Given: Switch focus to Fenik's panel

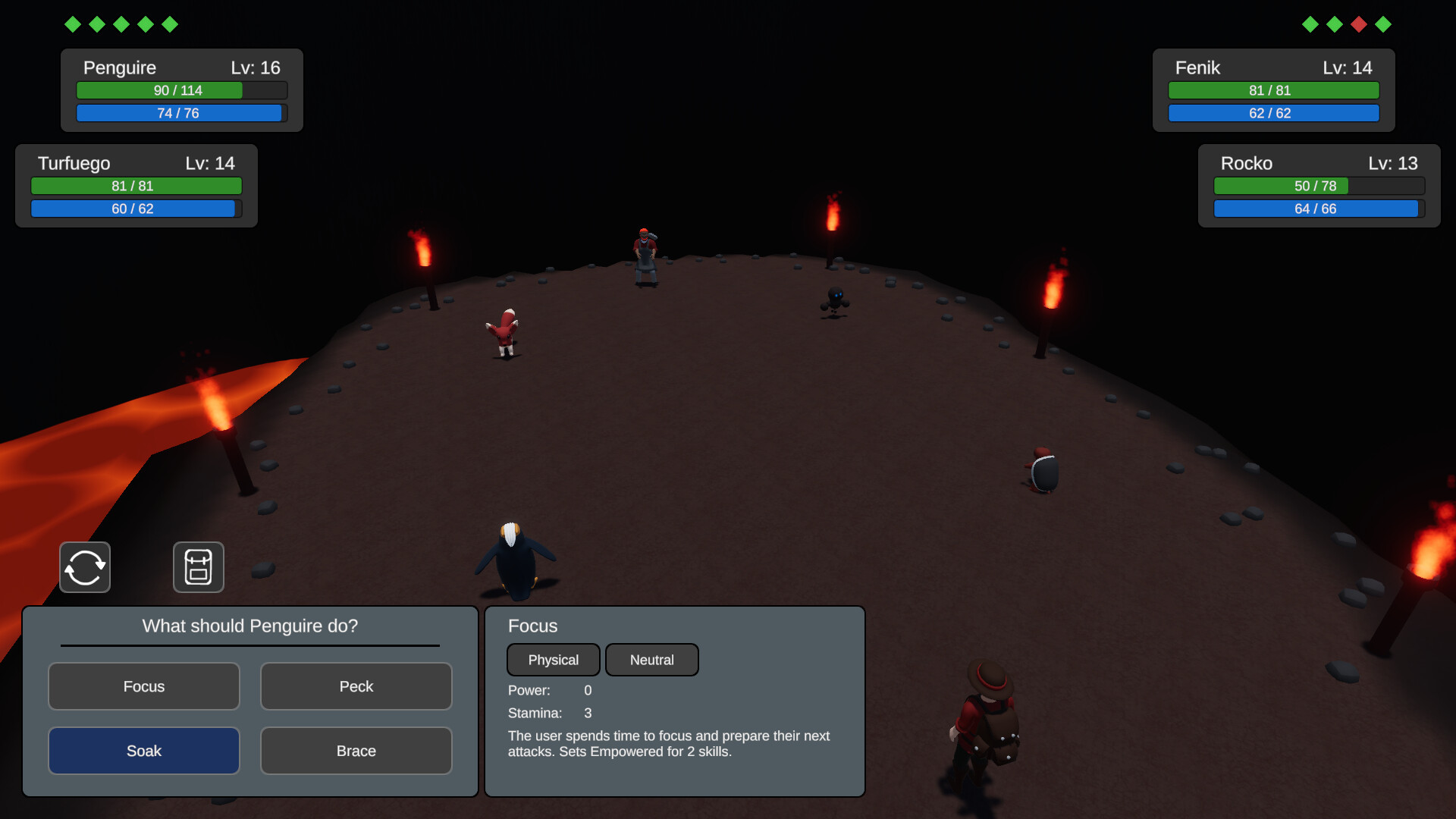Looking at the screenshot, I should click(x=1272, y=89).
